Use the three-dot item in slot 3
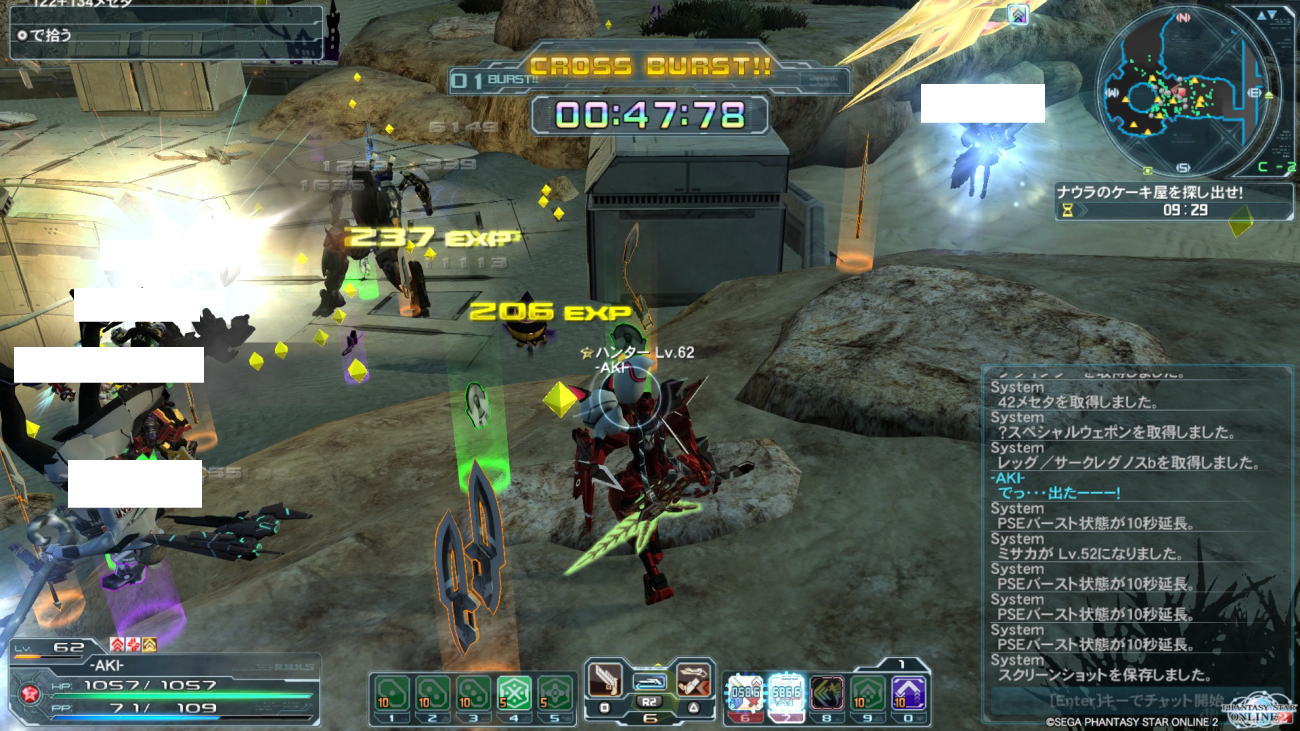The image size is (1300, 731). tap(472, 692)
